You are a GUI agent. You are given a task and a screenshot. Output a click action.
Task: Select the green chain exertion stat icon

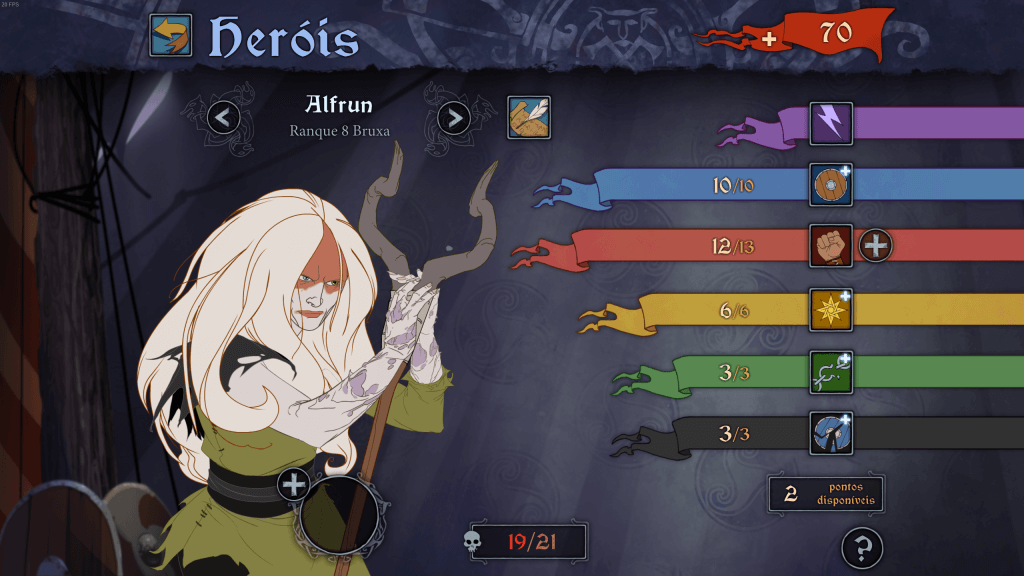pos(831,372)
